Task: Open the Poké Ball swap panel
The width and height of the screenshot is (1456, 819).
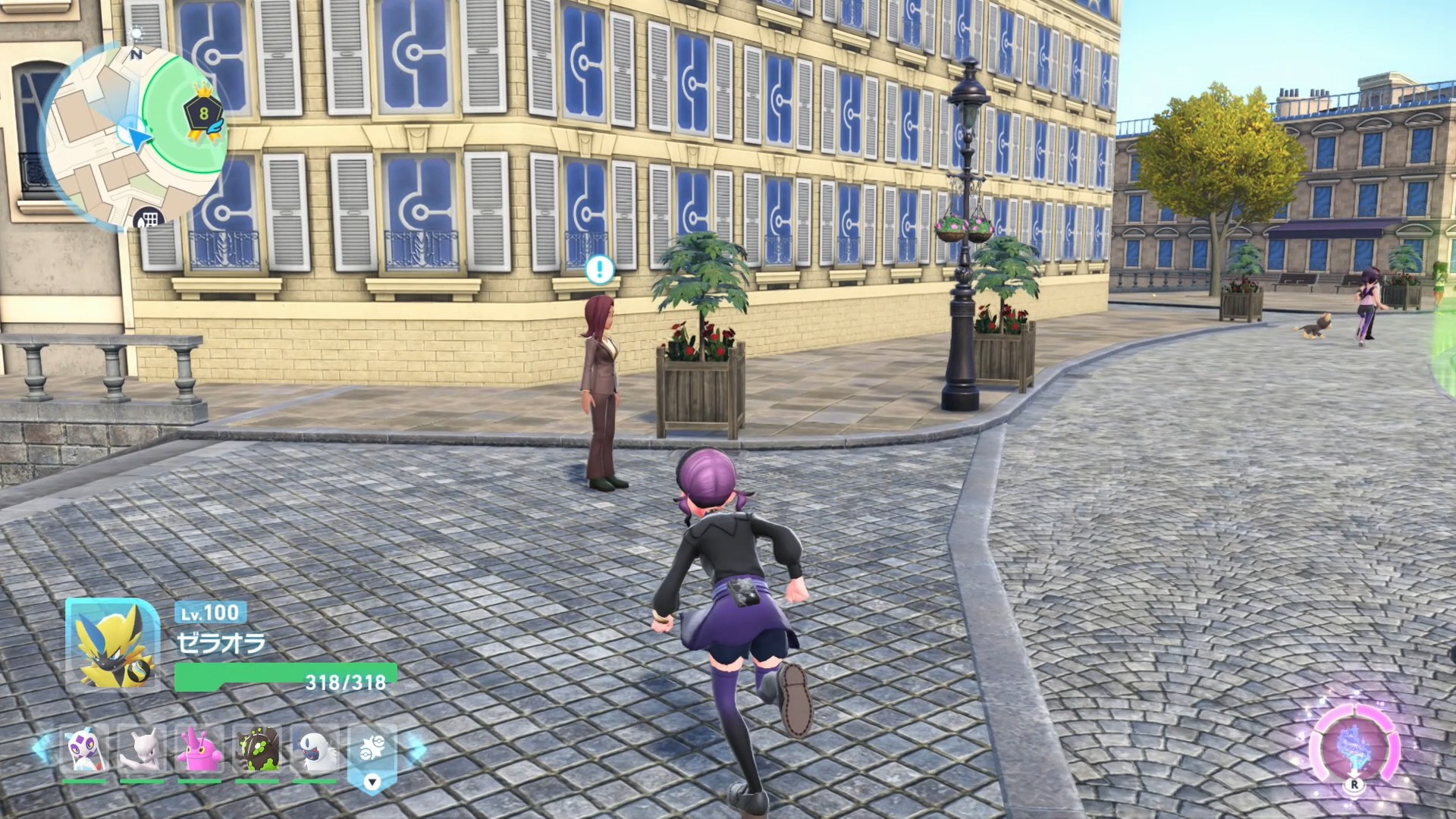Action: pos(372,755)
